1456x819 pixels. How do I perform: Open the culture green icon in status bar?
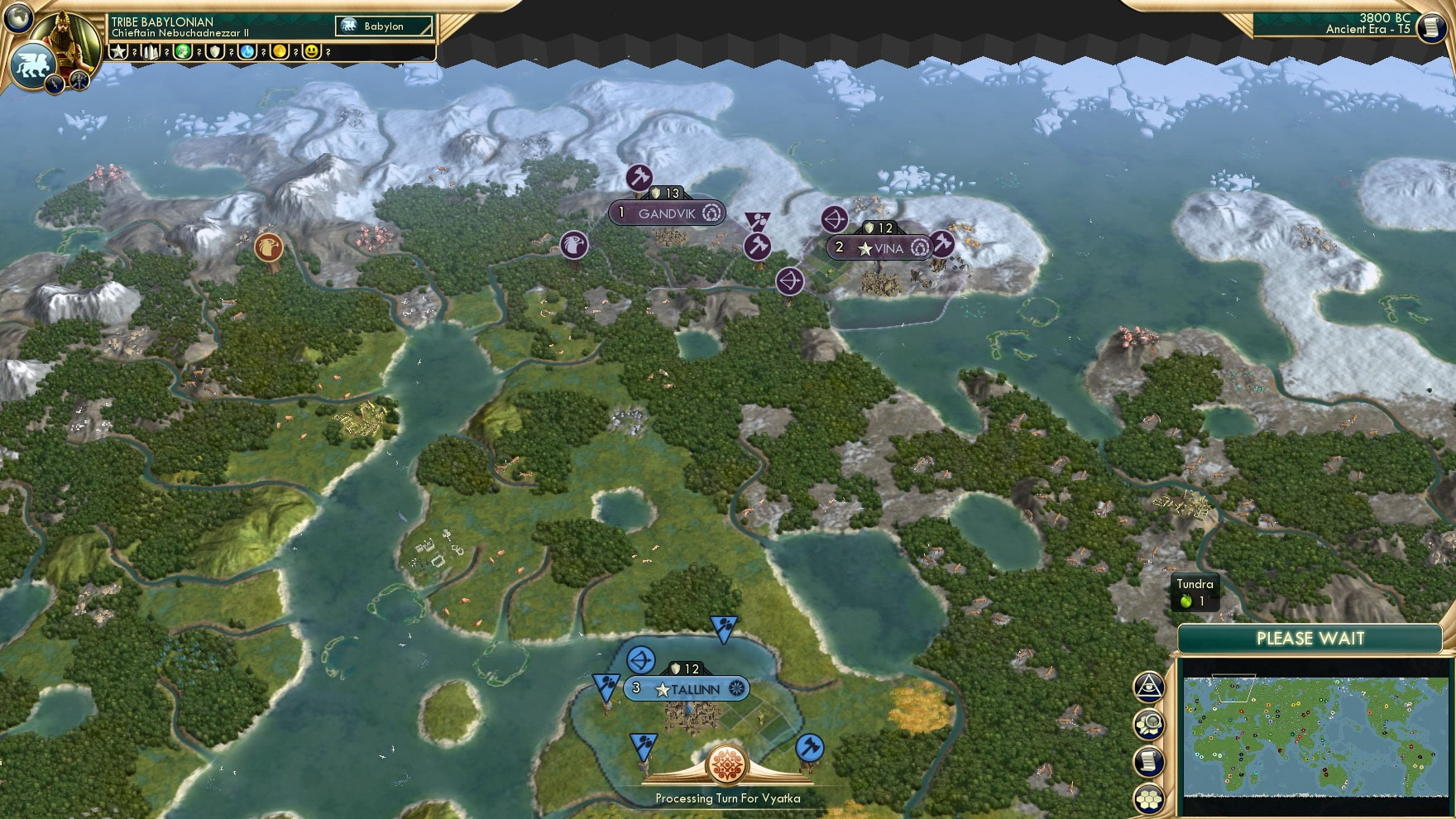[184, 52]
